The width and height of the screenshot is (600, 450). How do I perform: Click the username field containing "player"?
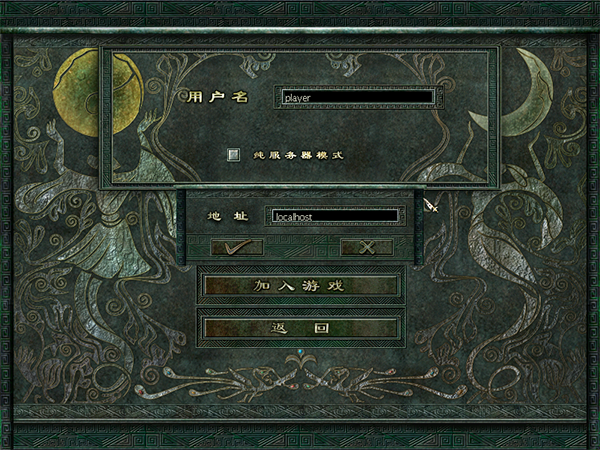[x=357, y=98]
